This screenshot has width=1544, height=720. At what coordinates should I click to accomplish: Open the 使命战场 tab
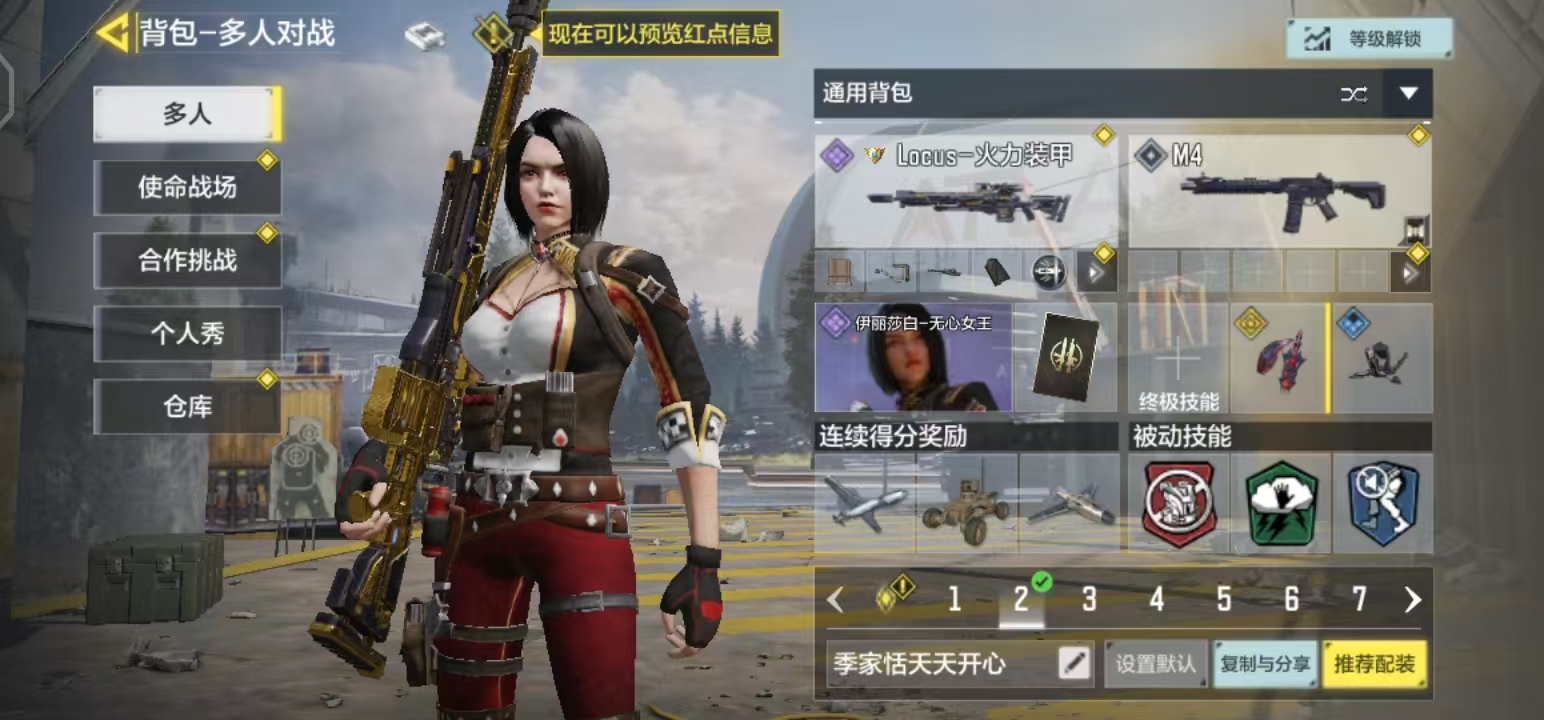pos(187,187)
